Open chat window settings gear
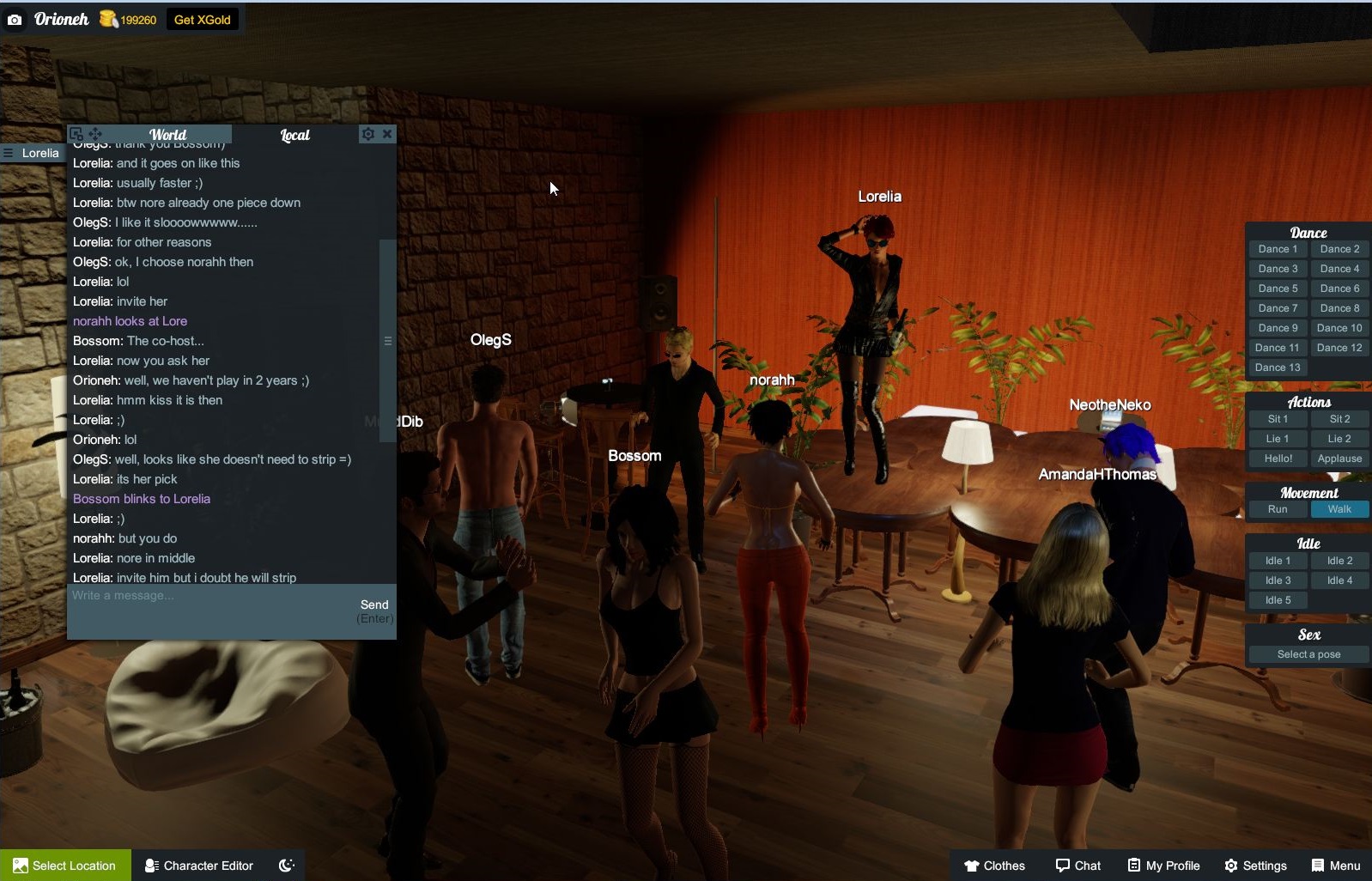This screenshot has width=1372, height=881. [367, 133]
